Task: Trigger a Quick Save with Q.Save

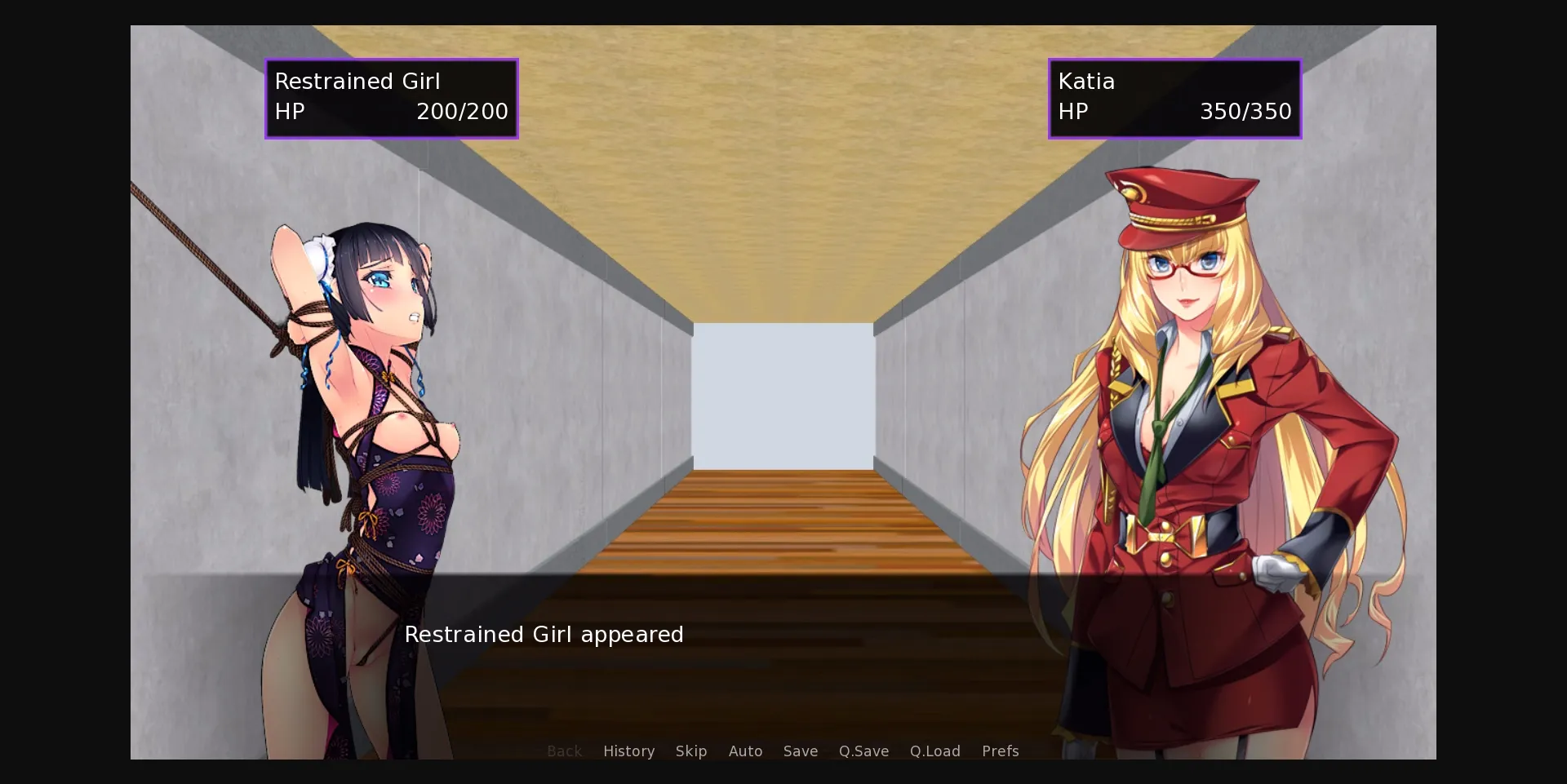Action: (x=863, y=751)
